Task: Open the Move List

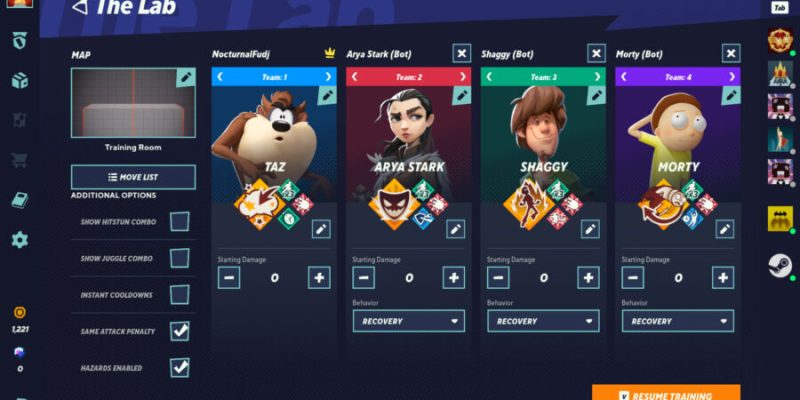Action: pyautogui.click(x=133, y=177)
